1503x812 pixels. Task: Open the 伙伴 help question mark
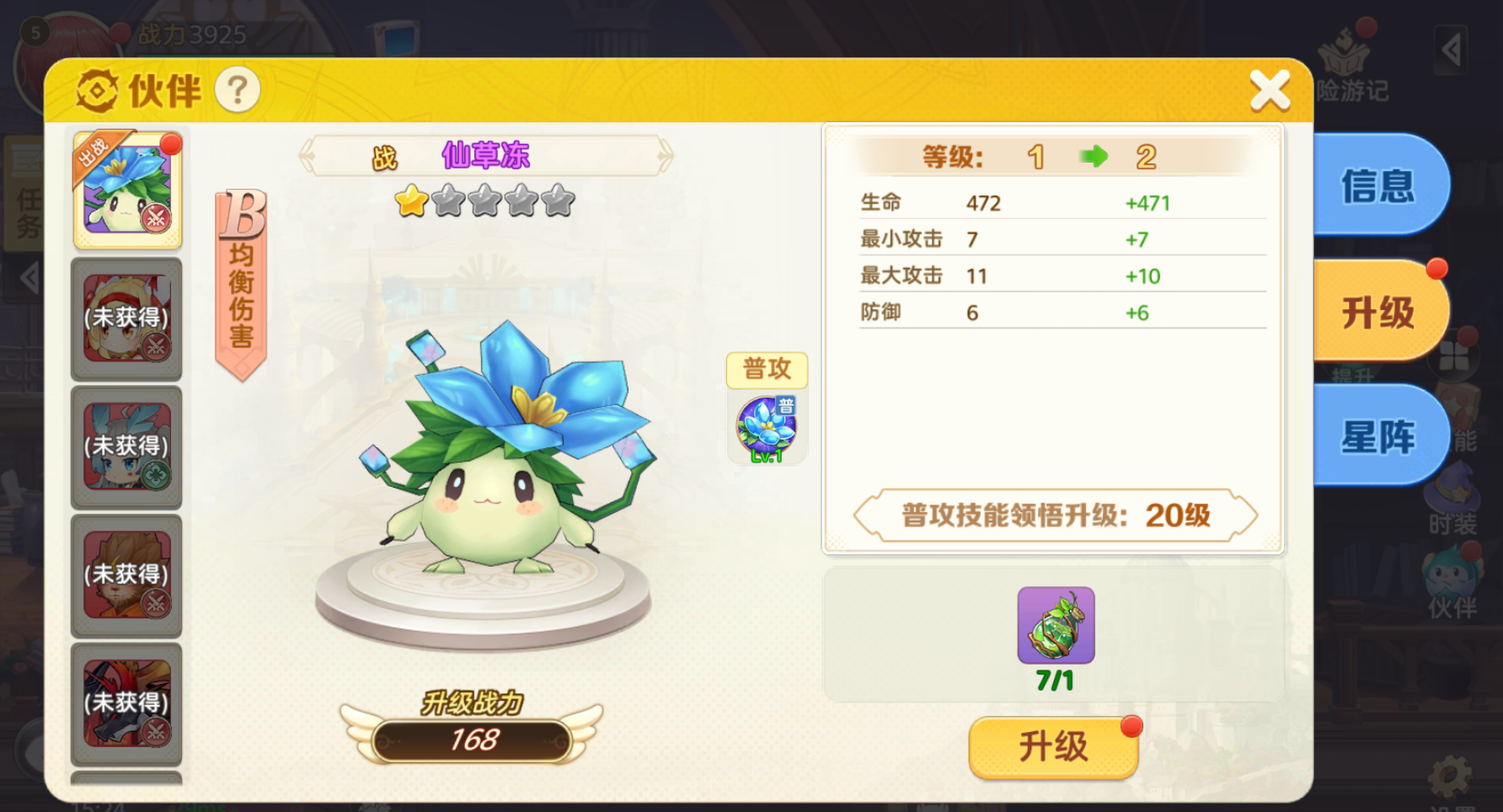pos(238,90)
